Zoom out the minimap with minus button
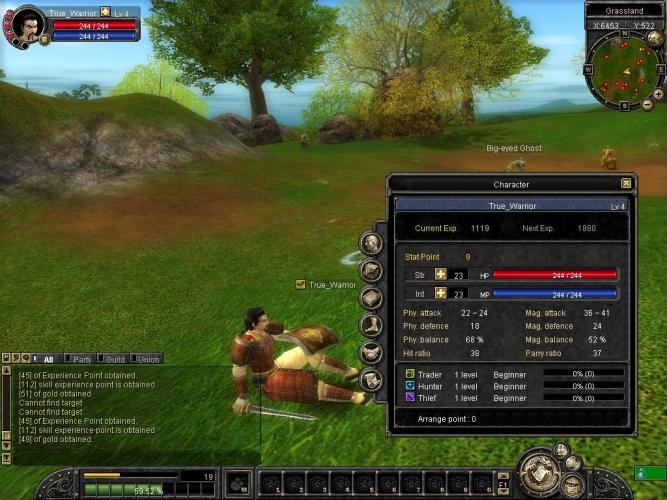 tap(647, 104)
